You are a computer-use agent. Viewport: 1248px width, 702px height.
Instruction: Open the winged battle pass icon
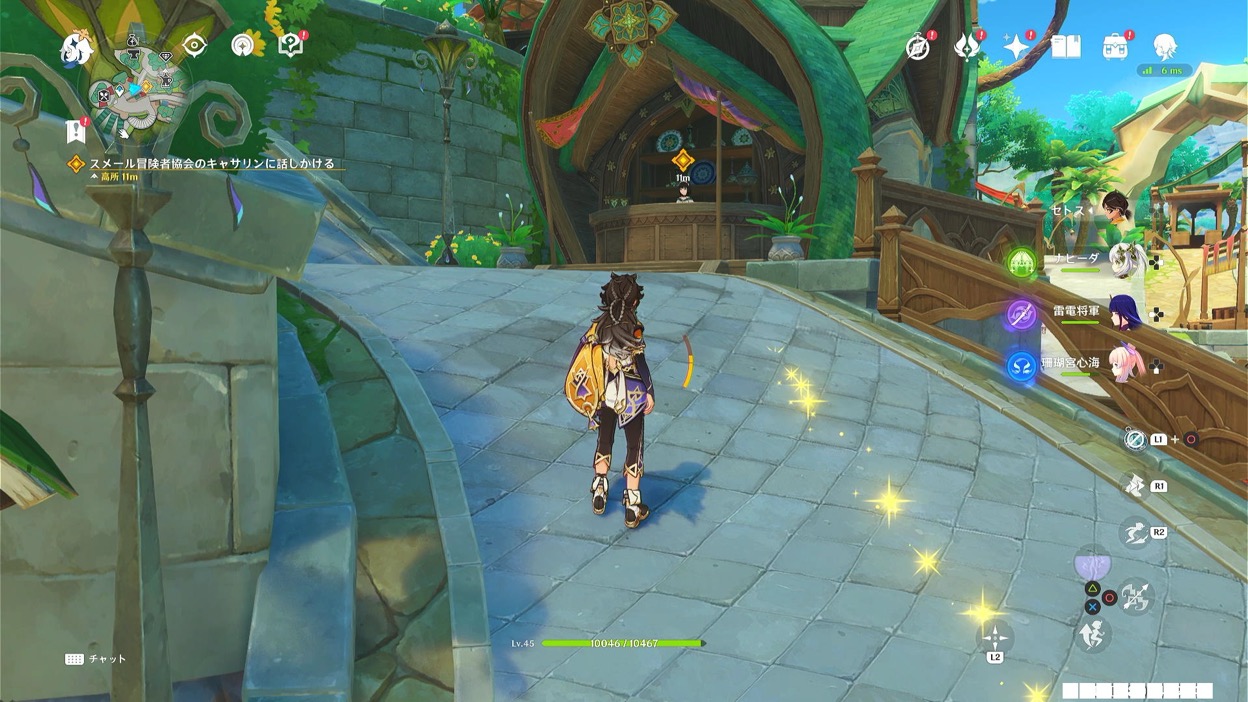pos(967,46)
